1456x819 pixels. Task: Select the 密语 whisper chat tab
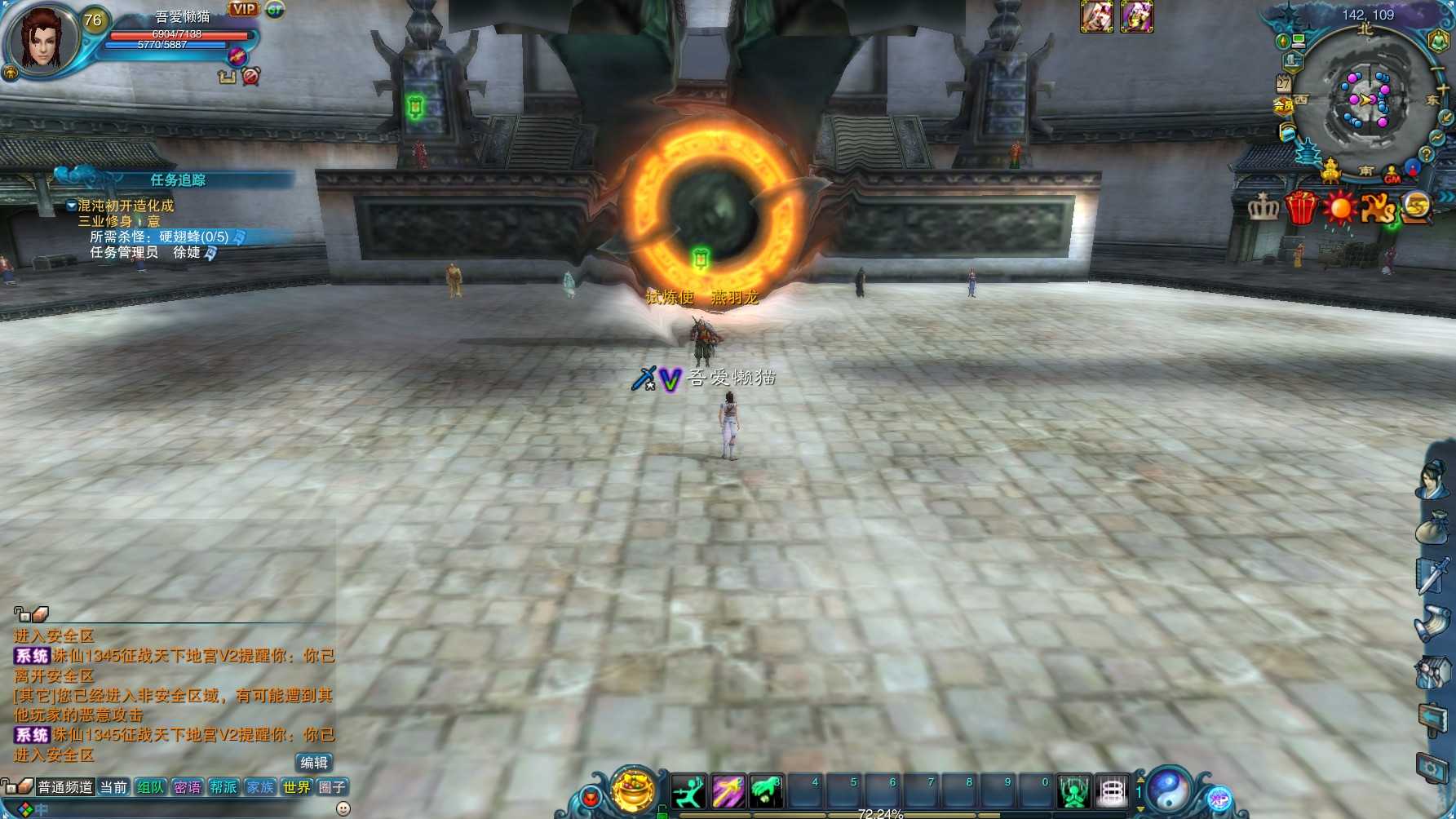click(x=188, y=787)
